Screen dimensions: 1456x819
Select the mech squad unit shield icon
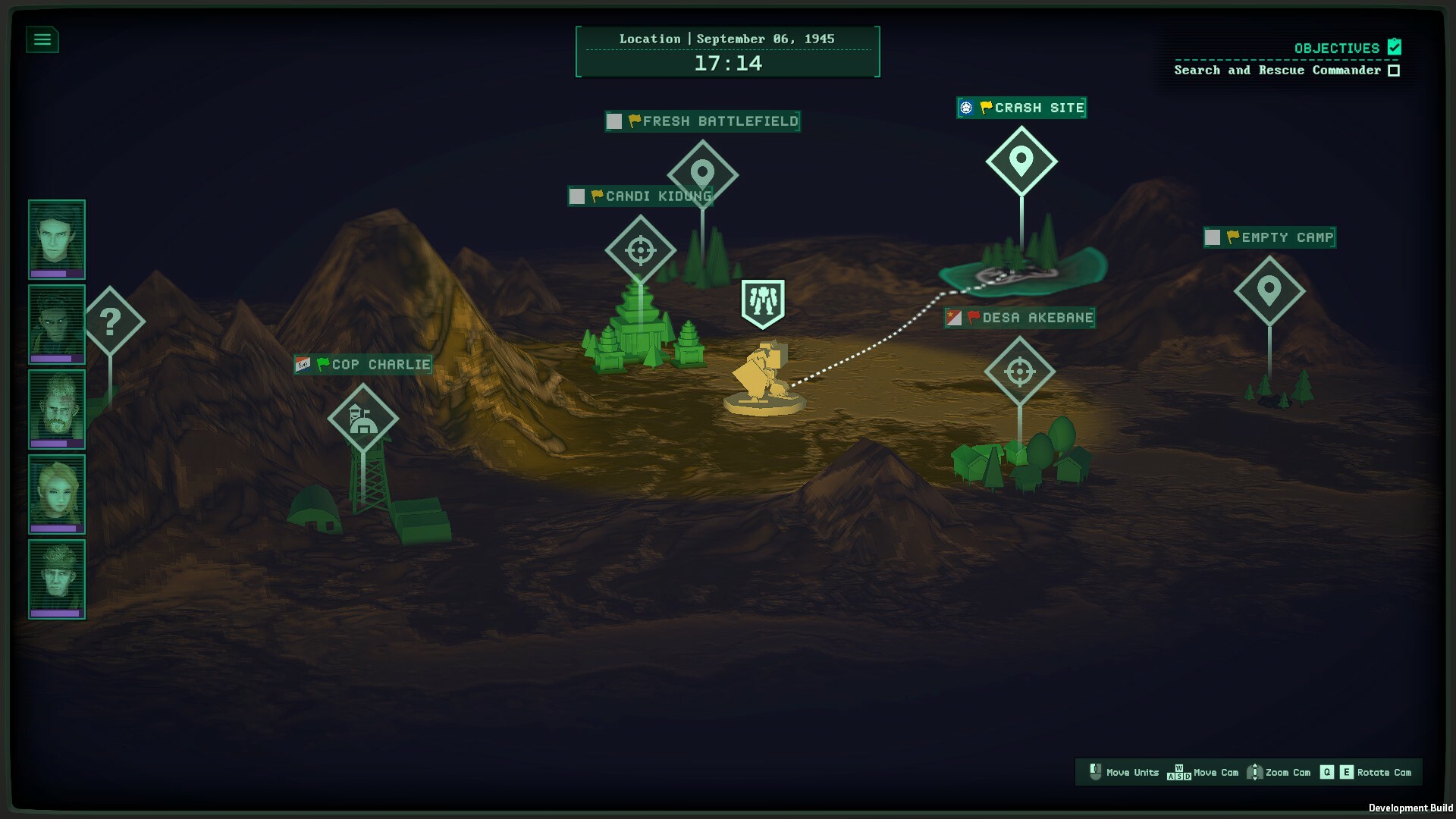coord(761,301)
